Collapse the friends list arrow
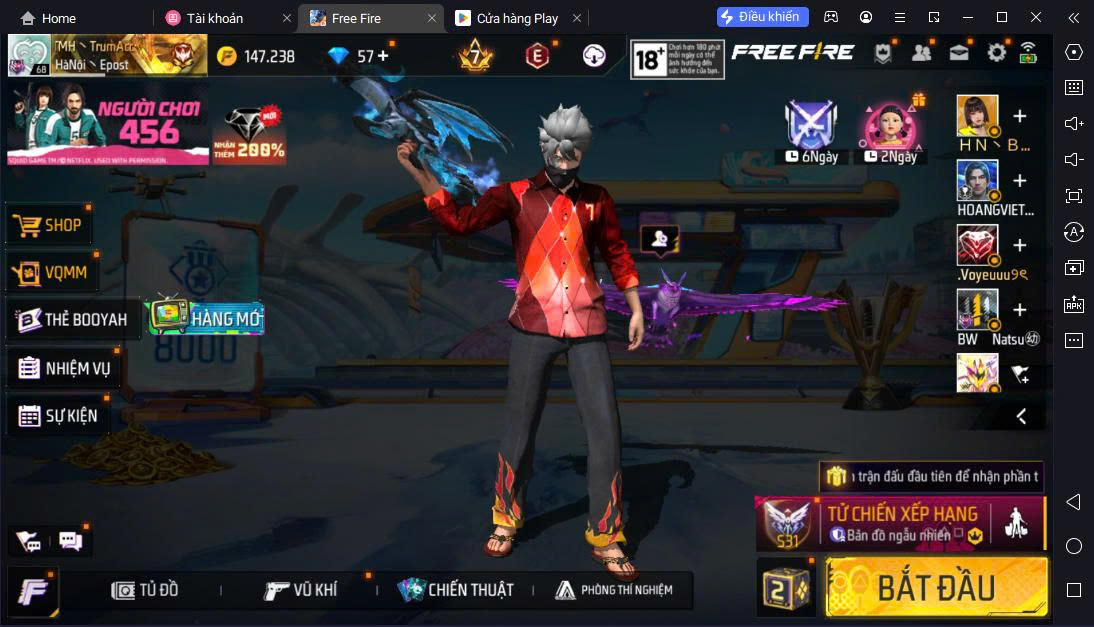Screen dimensions: 1094x627 (1021, 417)
